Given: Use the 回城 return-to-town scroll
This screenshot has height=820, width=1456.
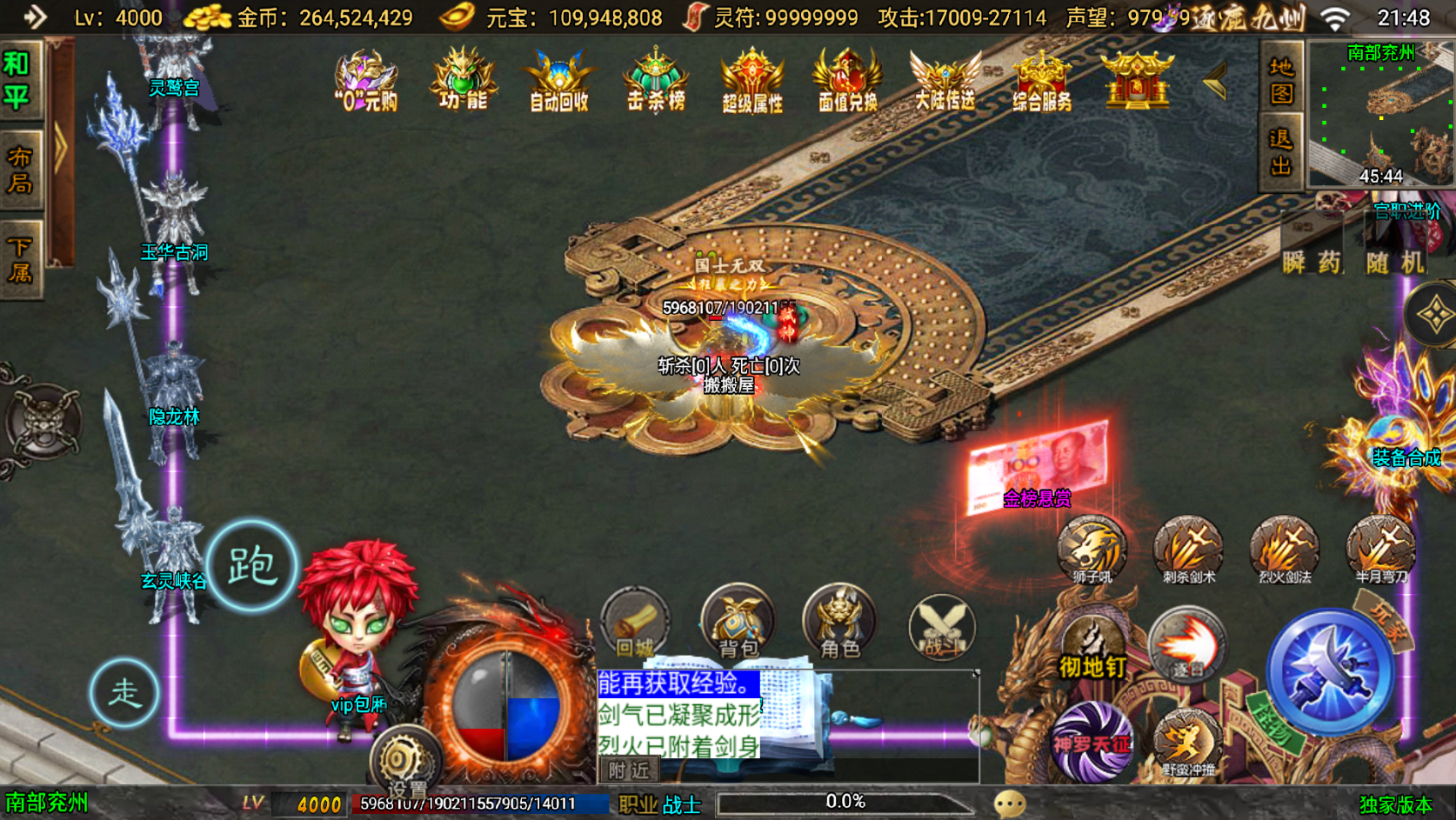Looking at the screenshot, I should click(634, 626).
